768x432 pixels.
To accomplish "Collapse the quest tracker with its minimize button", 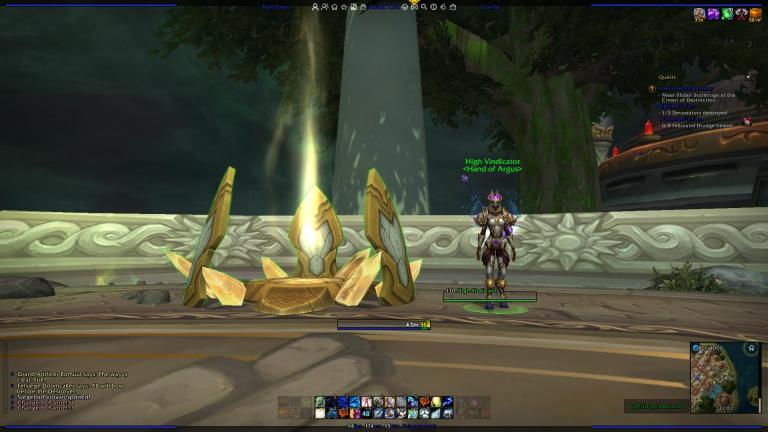I will coord(747,76).
